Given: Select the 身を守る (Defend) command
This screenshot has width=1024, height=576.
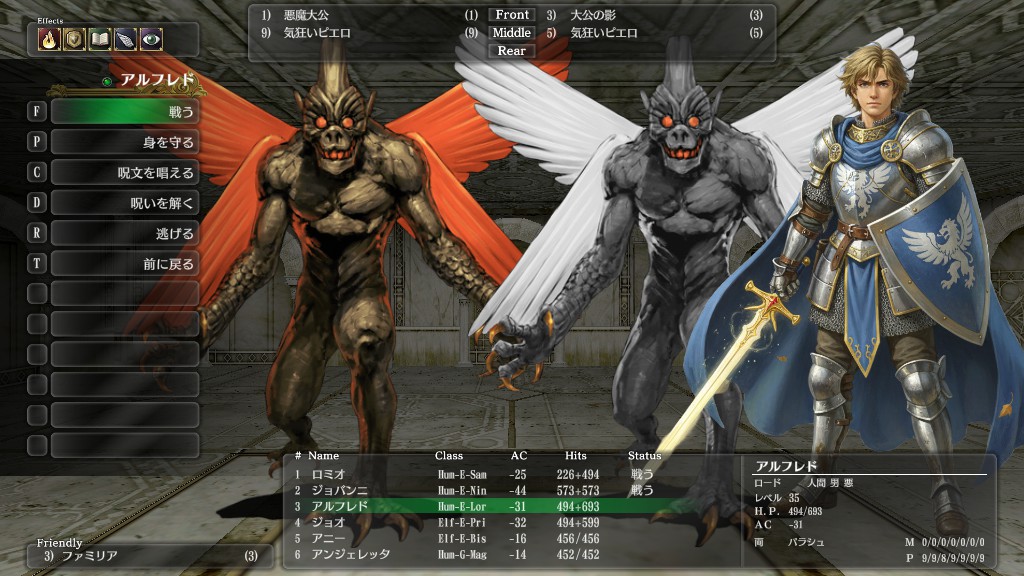Looking at the screenshot, I should (124, 142).
